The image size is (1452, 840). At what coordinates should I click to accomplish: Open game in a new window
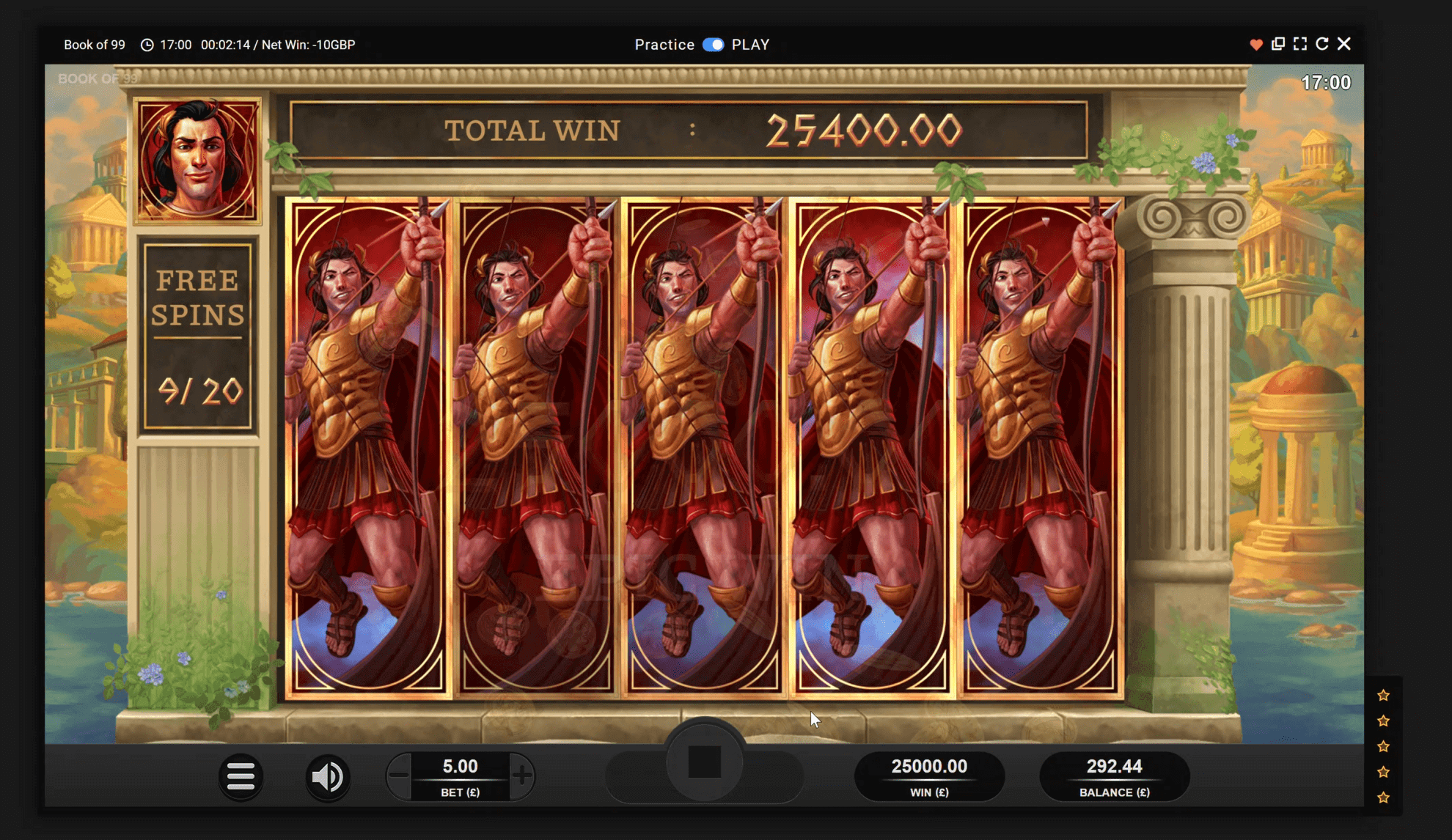(x=1278, y=44)
